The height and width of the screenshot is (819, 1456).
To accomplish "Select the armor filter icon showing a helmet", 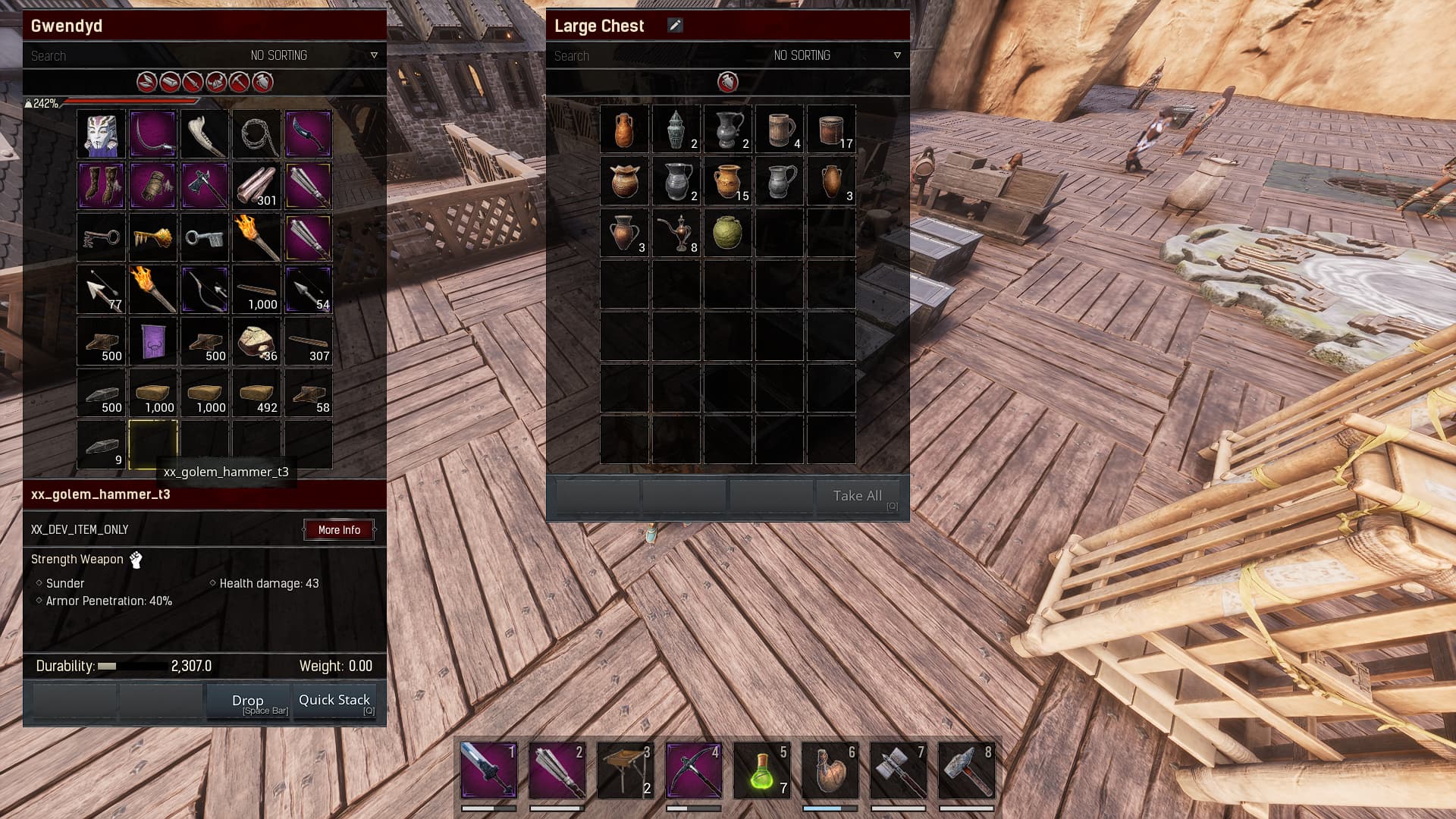I will (215, 82).
